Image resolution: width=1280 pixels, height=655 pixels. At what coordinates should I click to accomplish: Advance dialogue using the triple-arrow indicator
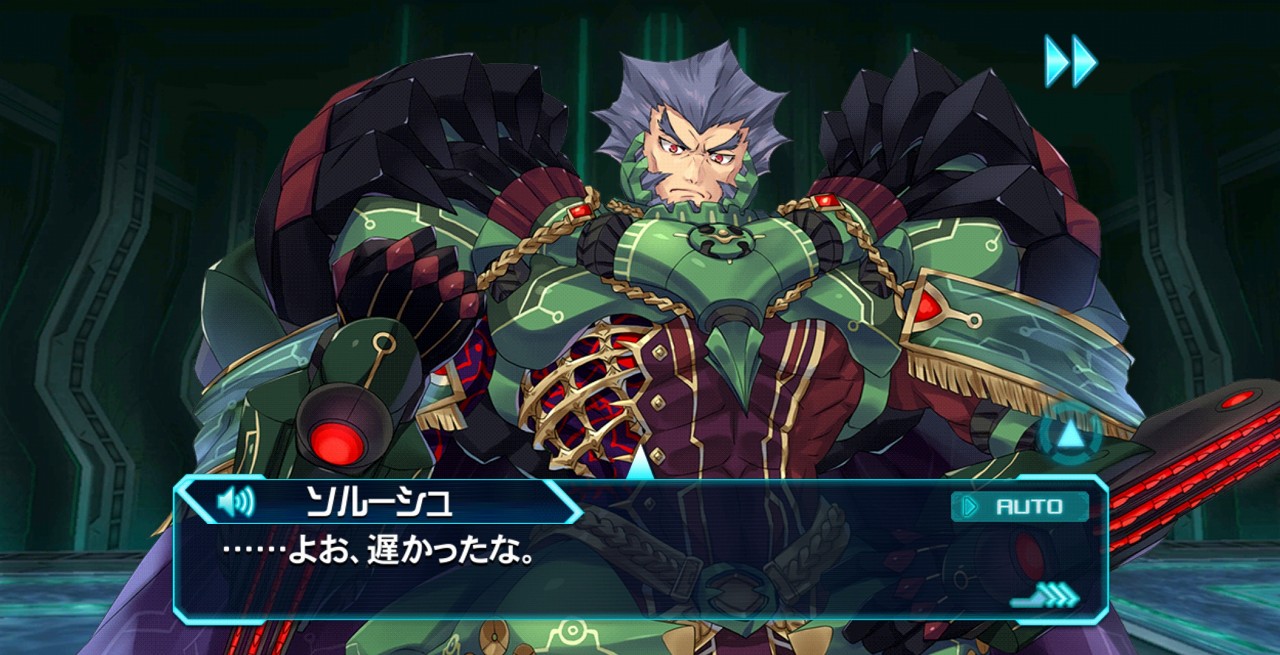tap(1046, 596)
